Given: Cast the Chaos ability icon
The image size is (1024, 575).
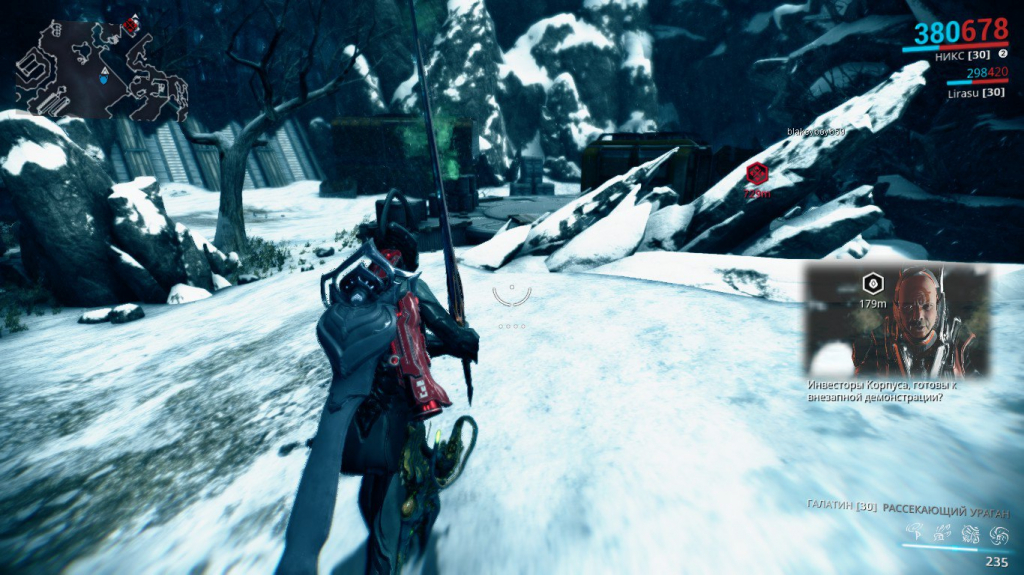Looking at the screenshot, I should click(x=970, y=534).
